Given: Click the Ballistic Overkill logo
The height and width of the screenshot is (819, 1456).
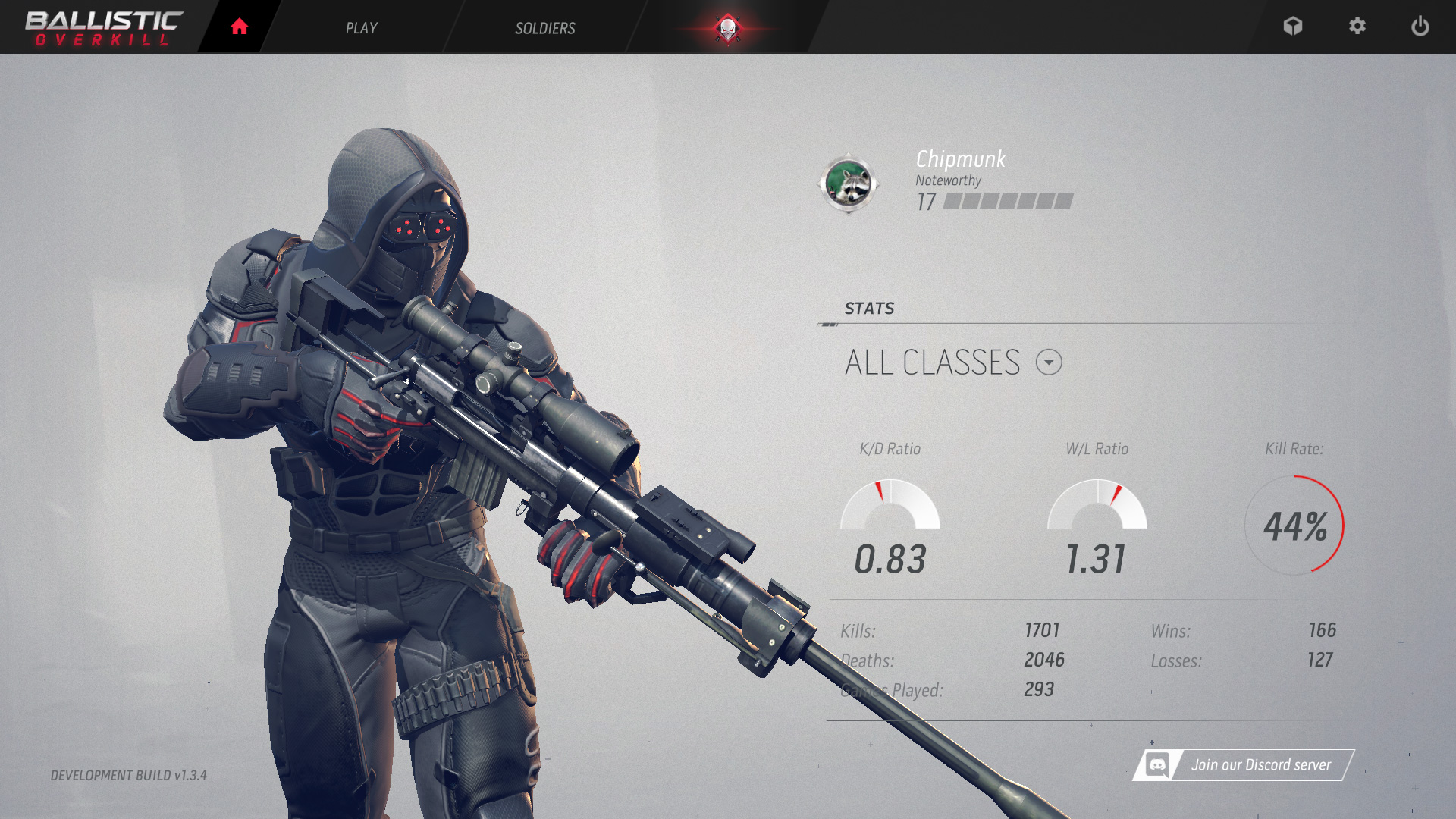Looking at the screenshot, I should 104,28.
